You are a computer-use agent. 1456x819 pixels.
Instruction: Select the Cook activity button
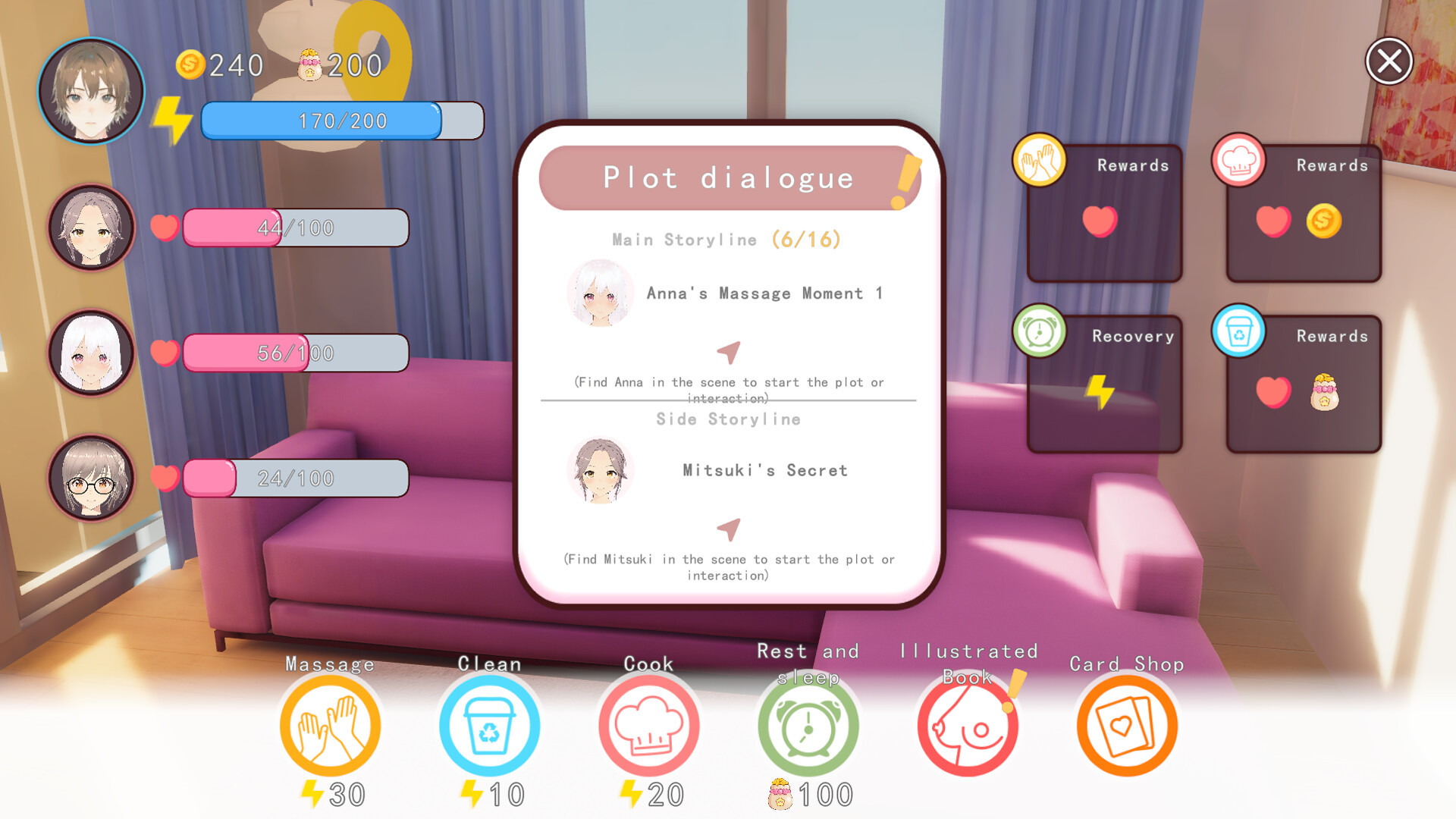coord(648,726)
